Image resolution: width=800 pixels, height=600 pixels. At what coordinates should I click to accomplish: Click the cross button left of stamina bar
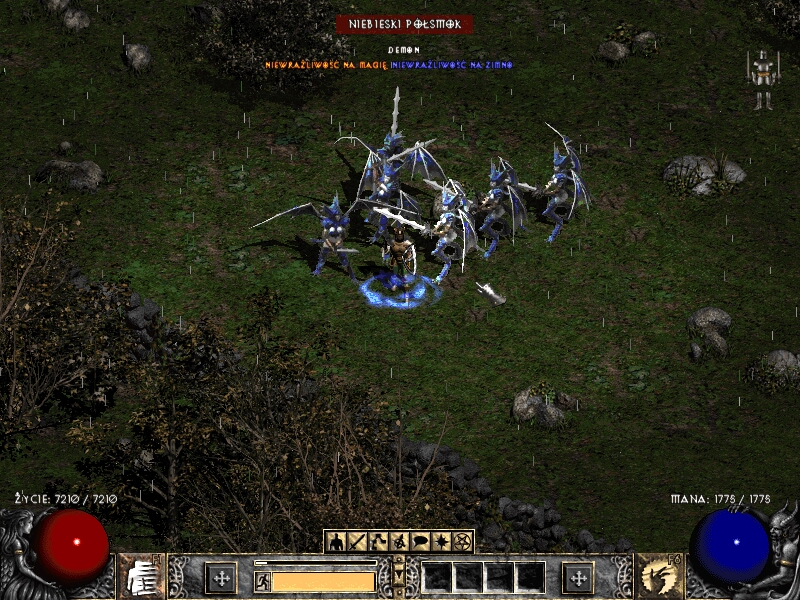point(220,577)
